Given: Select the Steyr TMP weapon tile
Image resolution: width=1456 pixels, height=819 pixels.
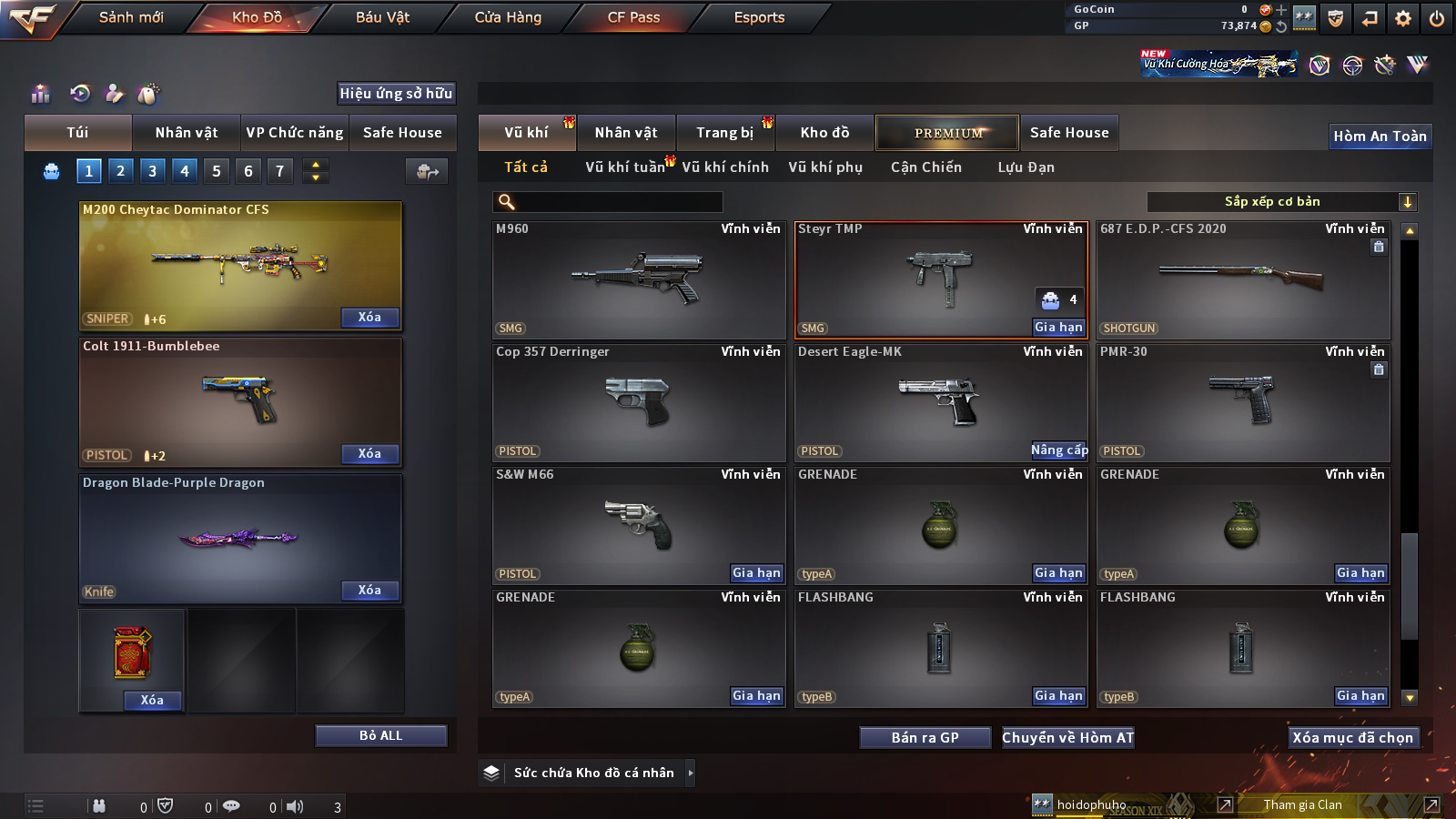Looking at the screenshot, I should pyautogui.click(x=941, y=280).
